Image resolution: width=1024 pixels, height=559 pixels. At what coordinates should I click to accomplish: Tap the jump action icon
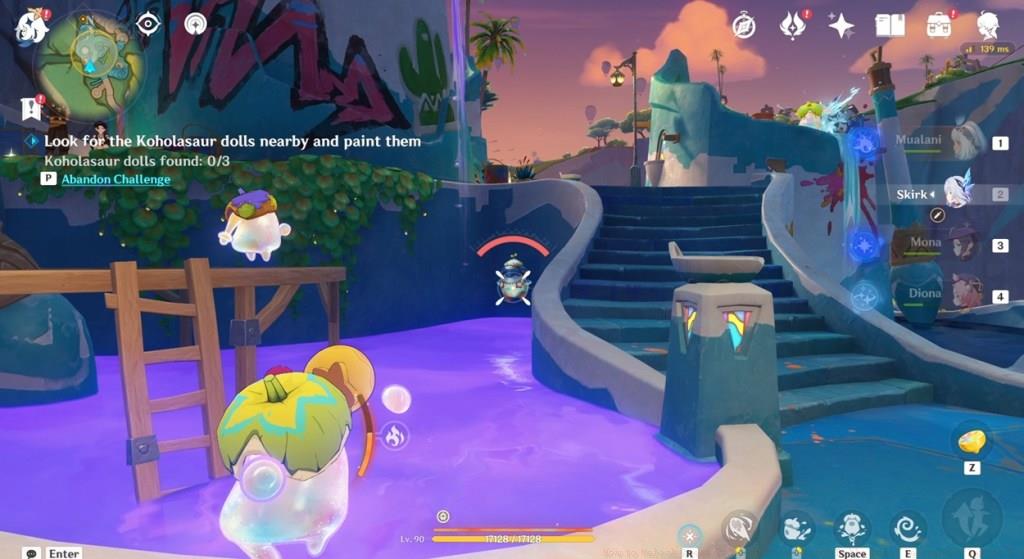(x=852, y=525)
